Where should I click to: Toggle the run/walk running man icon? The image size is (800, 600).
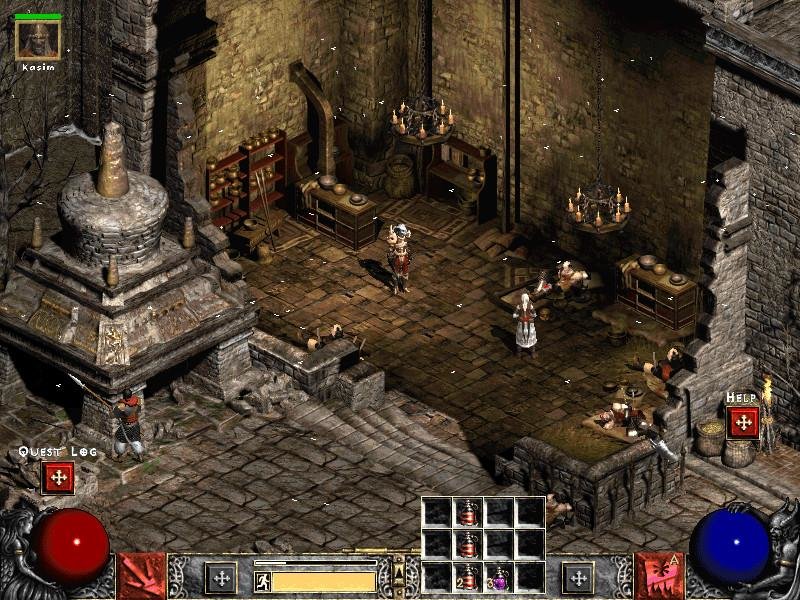262,580
